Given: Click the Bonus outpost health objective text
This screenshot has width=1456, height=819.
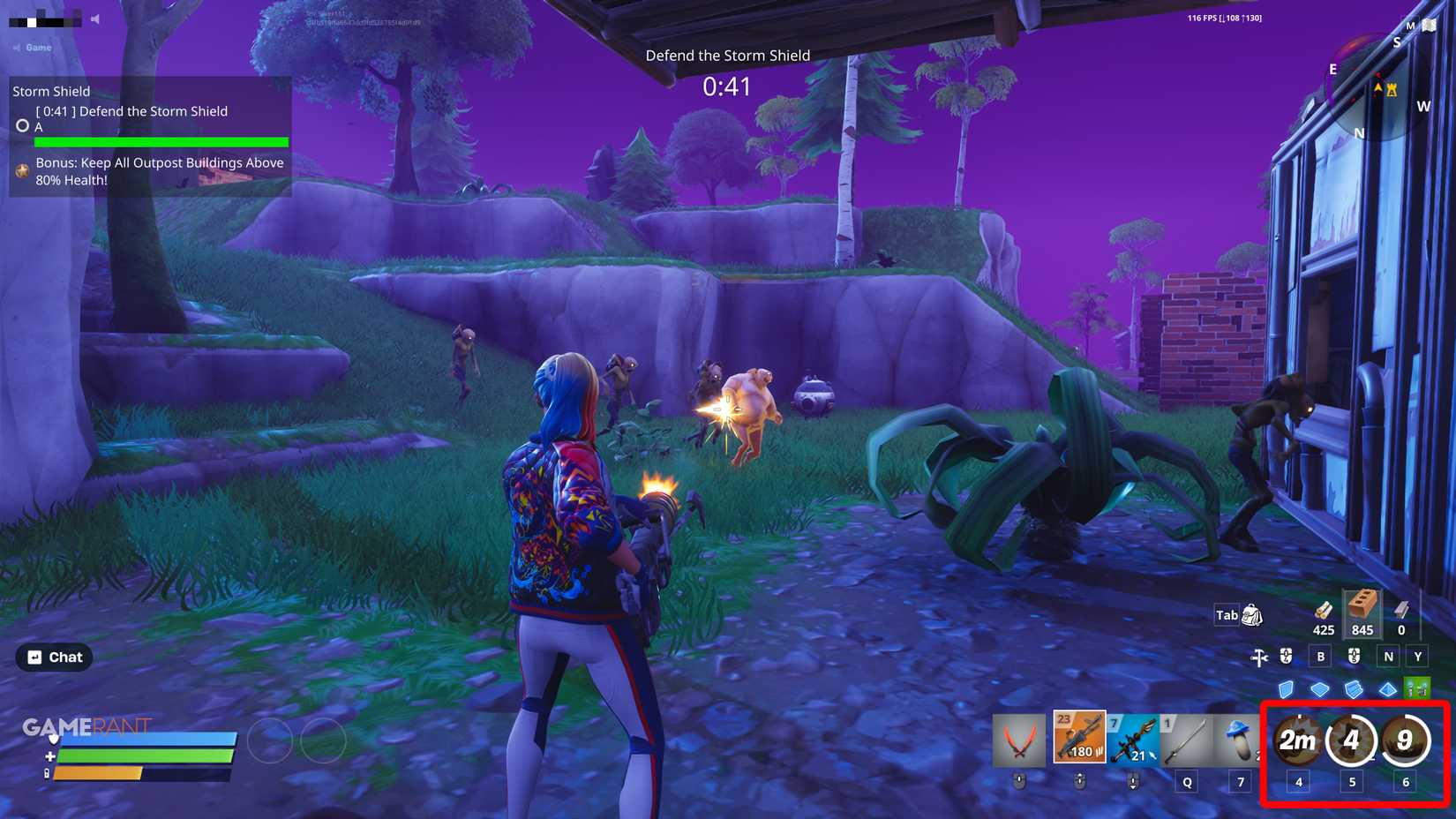Looking at the screenshot, I should (x=159, y=172).
